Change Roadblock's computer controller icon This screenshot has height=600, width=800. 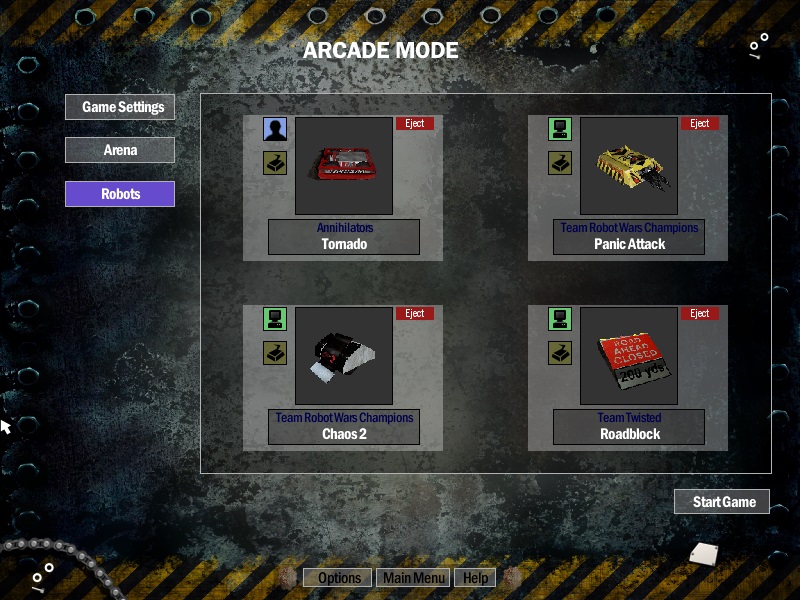pyautogui.click(x=560, y=319)
